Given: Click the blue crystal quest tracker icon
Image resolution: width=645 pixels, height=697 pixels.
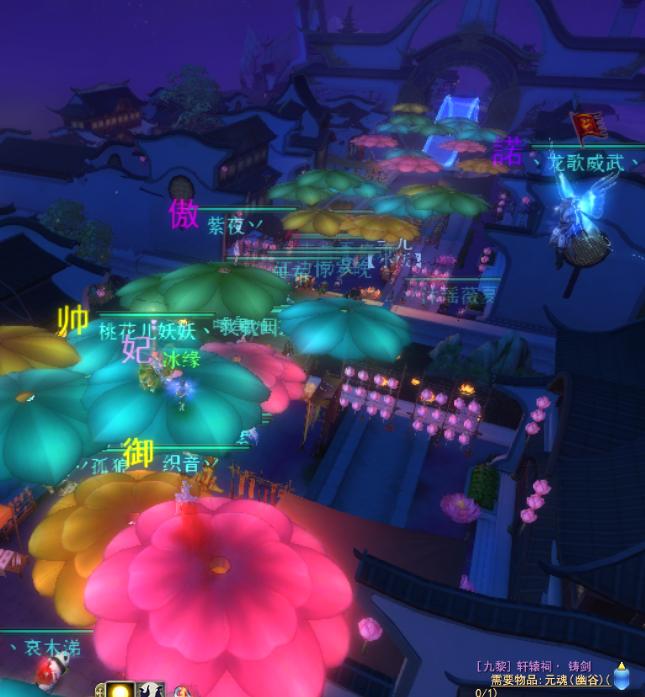Looking at the screenshot, I should [622, 677].
